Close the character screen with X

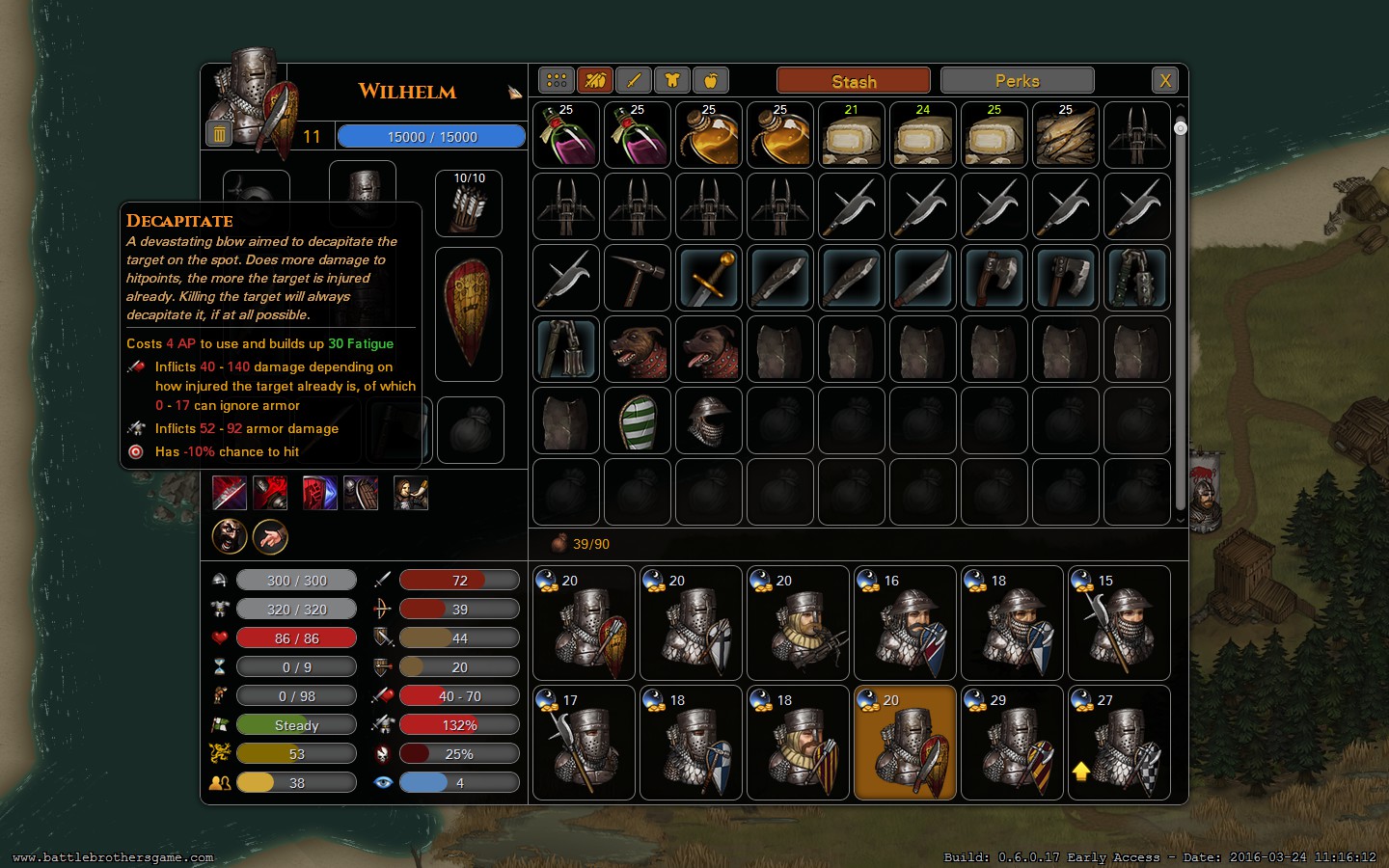coord(1165,81)
